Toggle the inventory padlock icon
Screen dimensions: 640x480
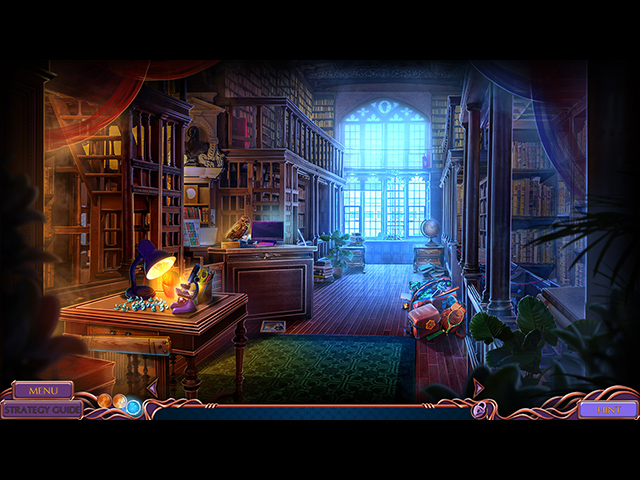pyautogui.click(x=480, y=409)
